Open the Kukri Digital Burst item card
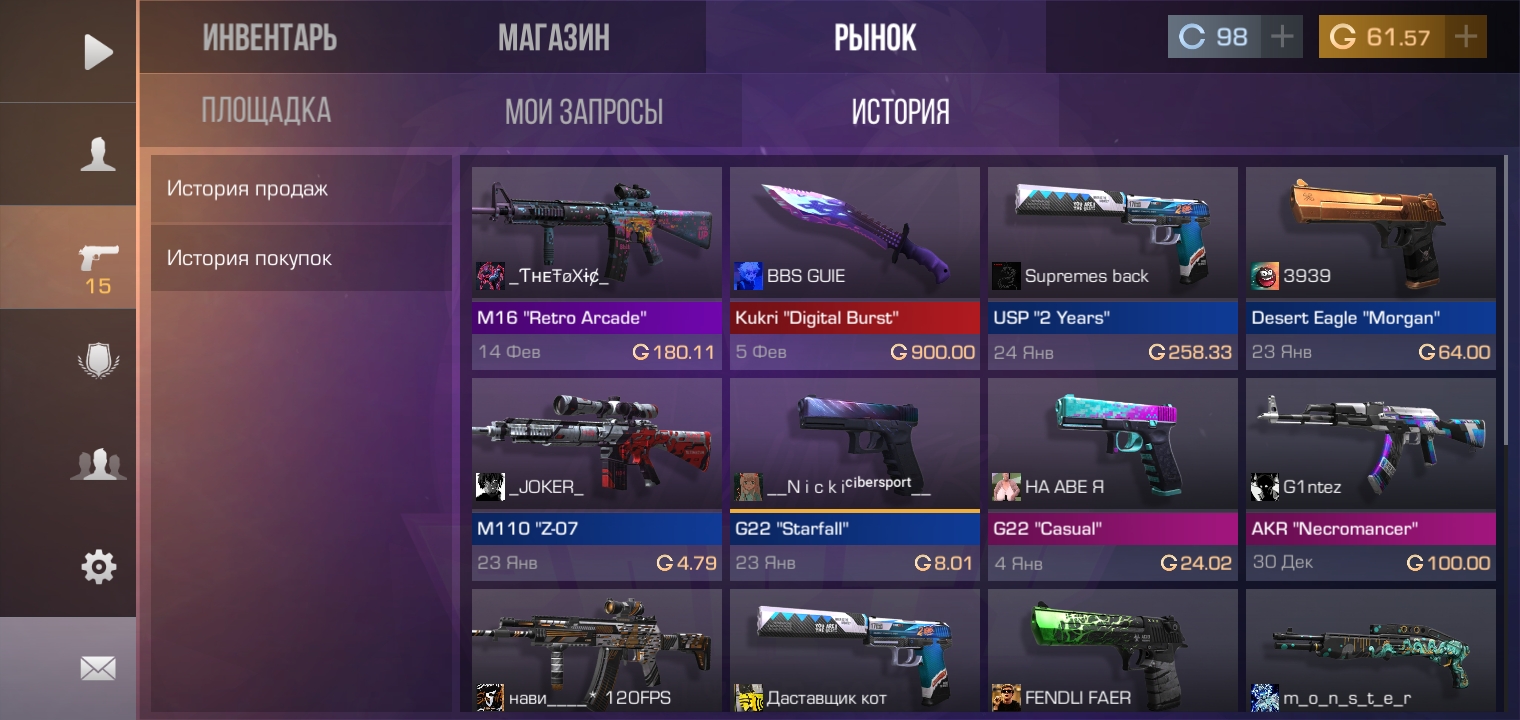Viewport: 1520px width, 720px height. click(x=854, y=265)
